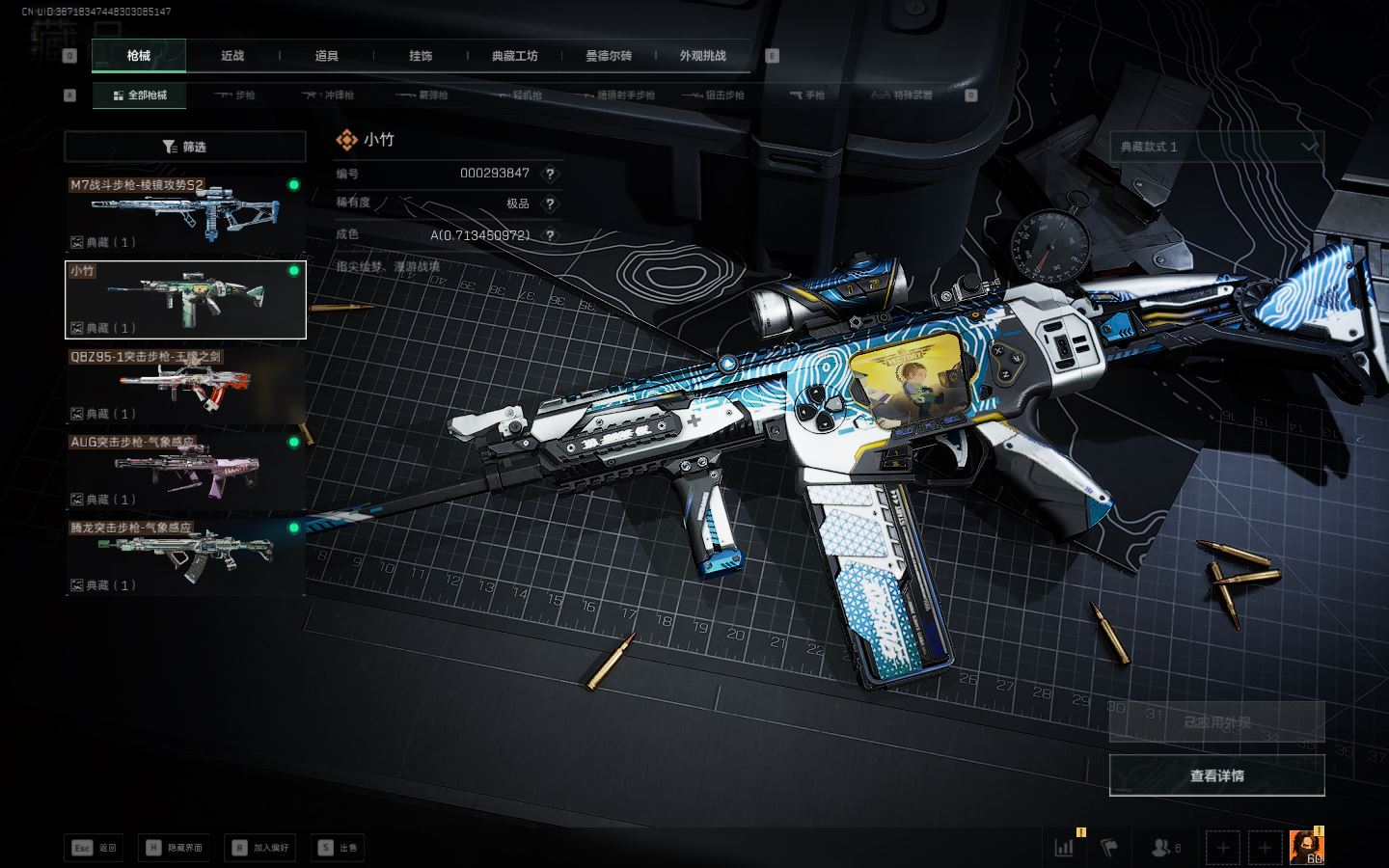The width and height of the screenshot is (1389, 868).
Task: Open the 筛选 filter button
Action: [x=184, y=147]
